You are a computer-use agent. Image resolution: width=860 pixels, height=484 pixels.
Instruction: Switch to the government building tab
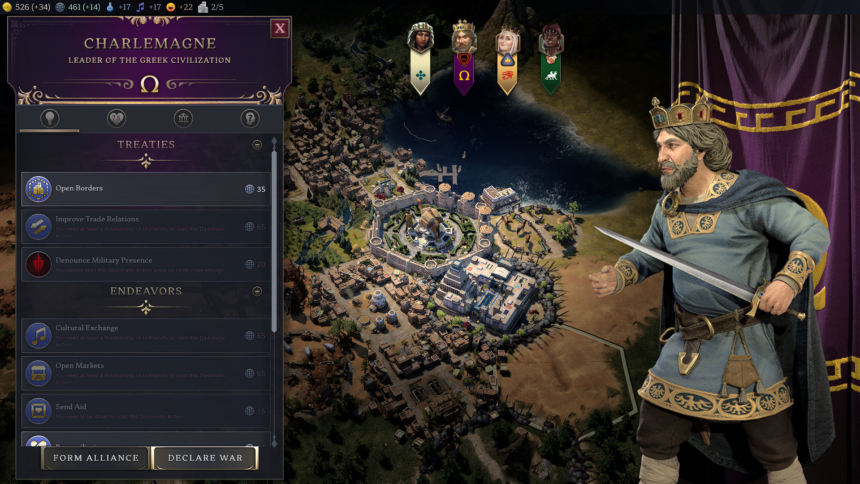183,118
